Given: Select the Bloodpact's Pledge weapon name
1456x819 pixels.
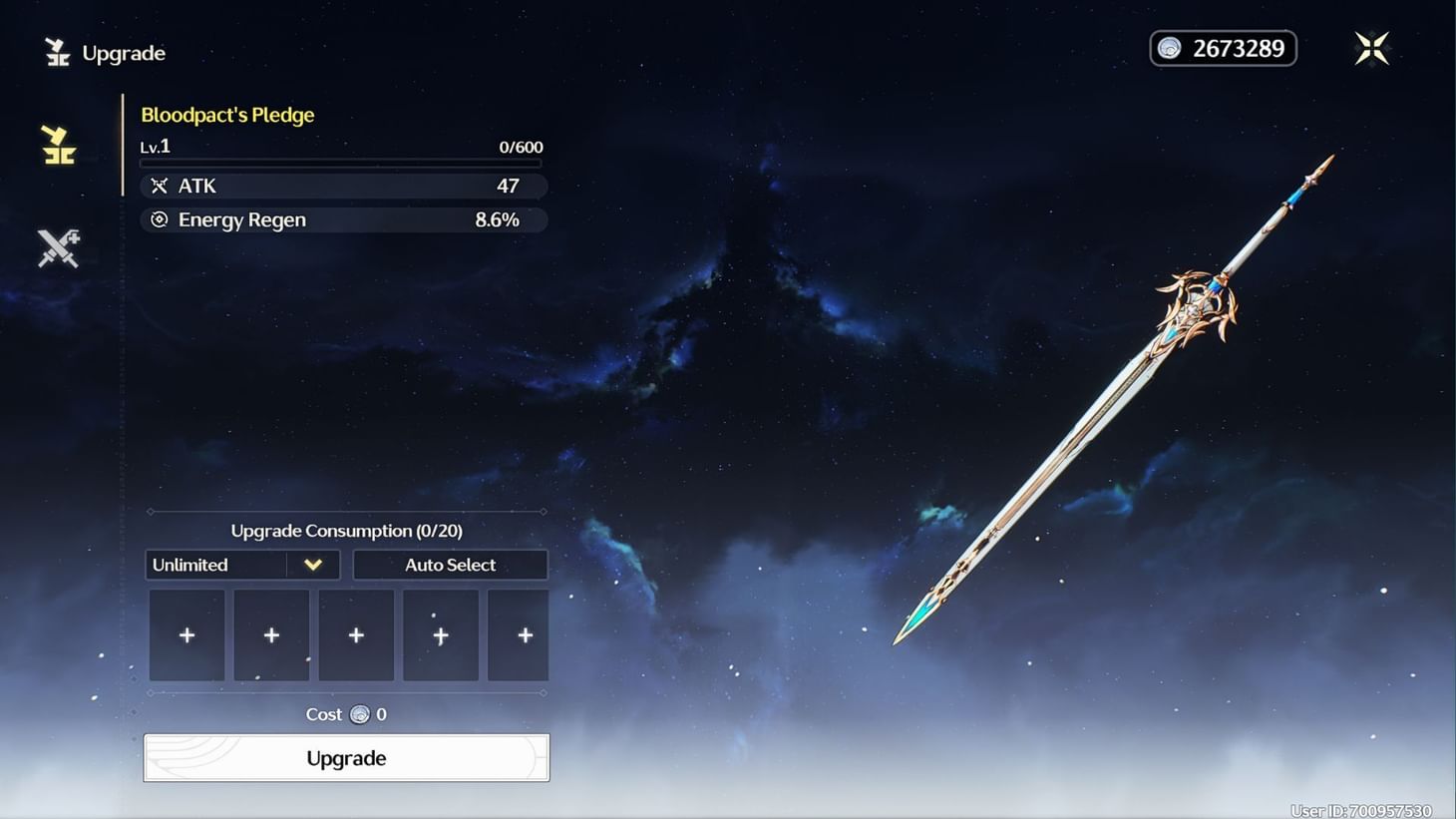Looking at the screenshot, I should click(x=227, y=114).
